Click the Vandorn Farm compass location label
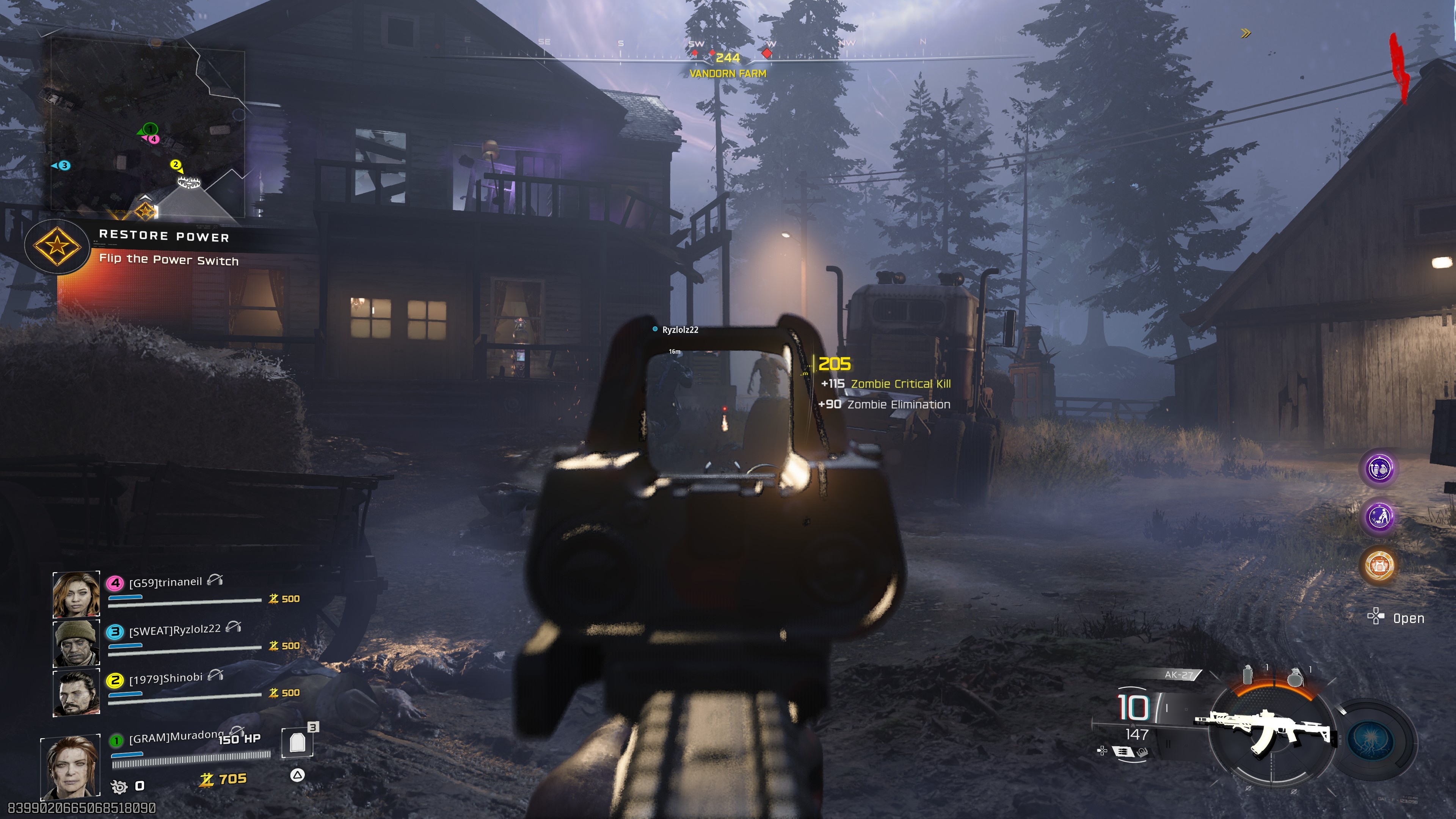The image size is (1456, 819). [728, 74]
